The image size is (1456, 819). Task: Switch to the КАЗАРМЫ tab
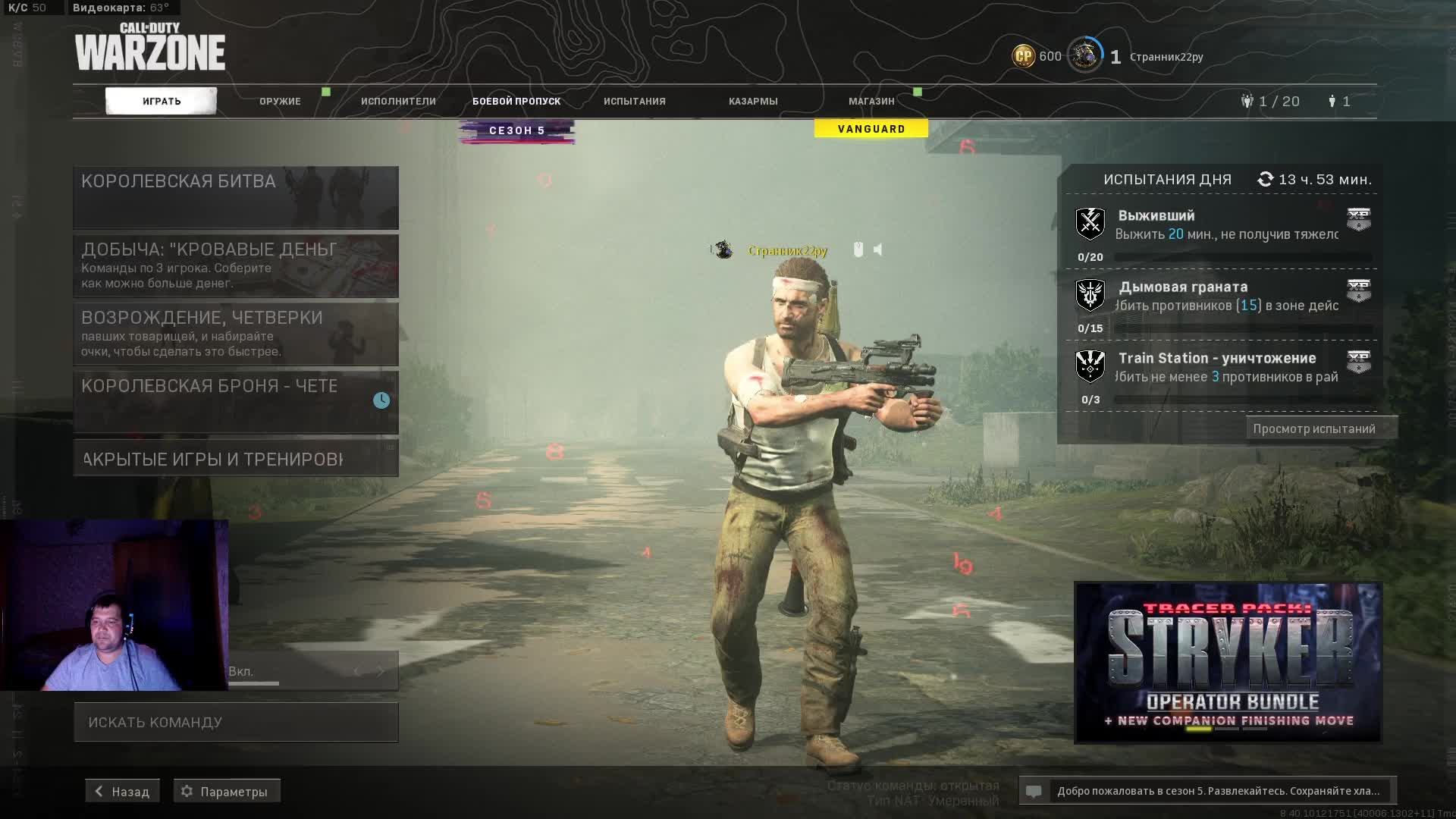[x=753, y=101]
